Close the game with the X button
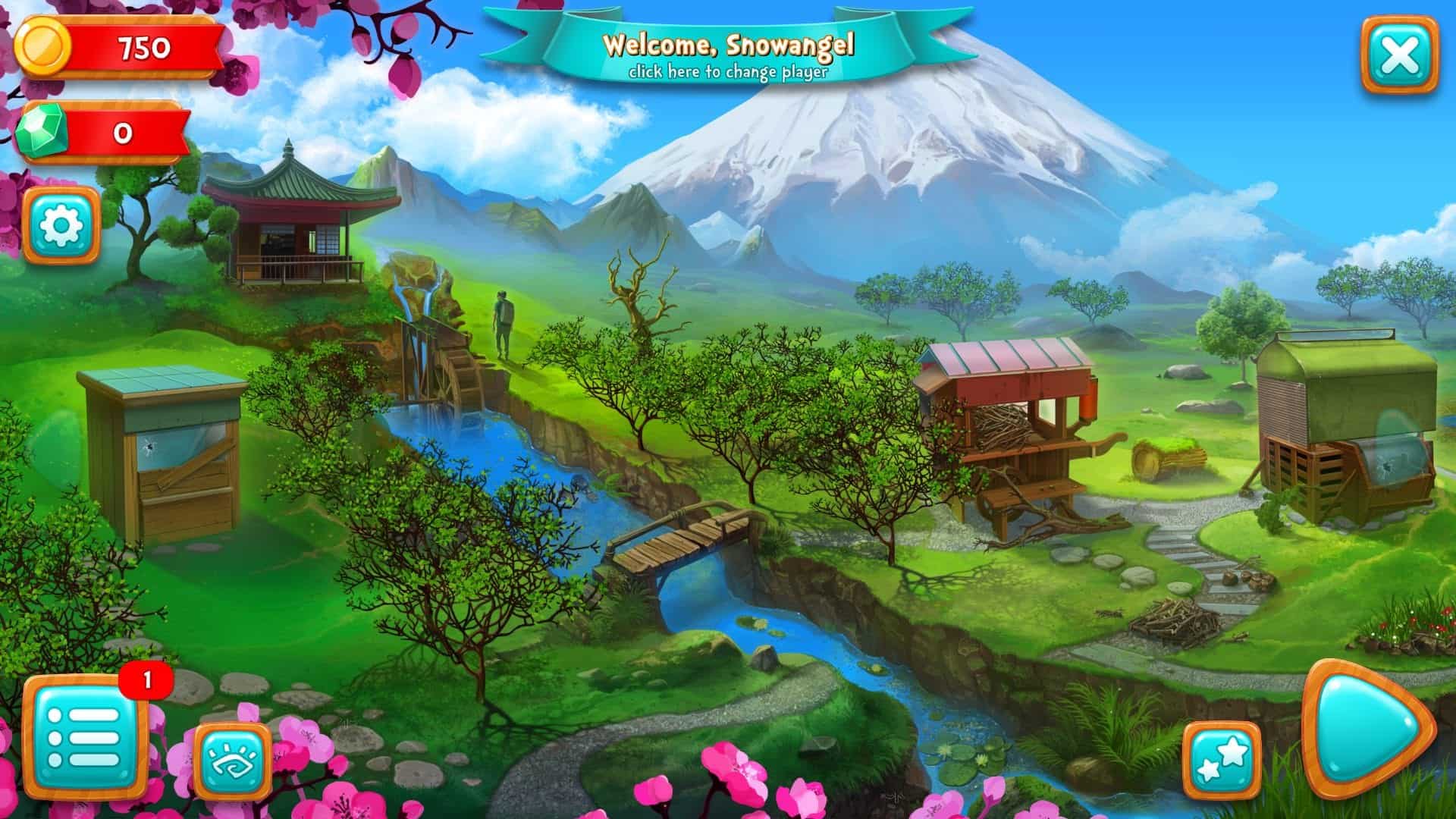Viewport: 1456px width, 819px height. coord(1400,55)
